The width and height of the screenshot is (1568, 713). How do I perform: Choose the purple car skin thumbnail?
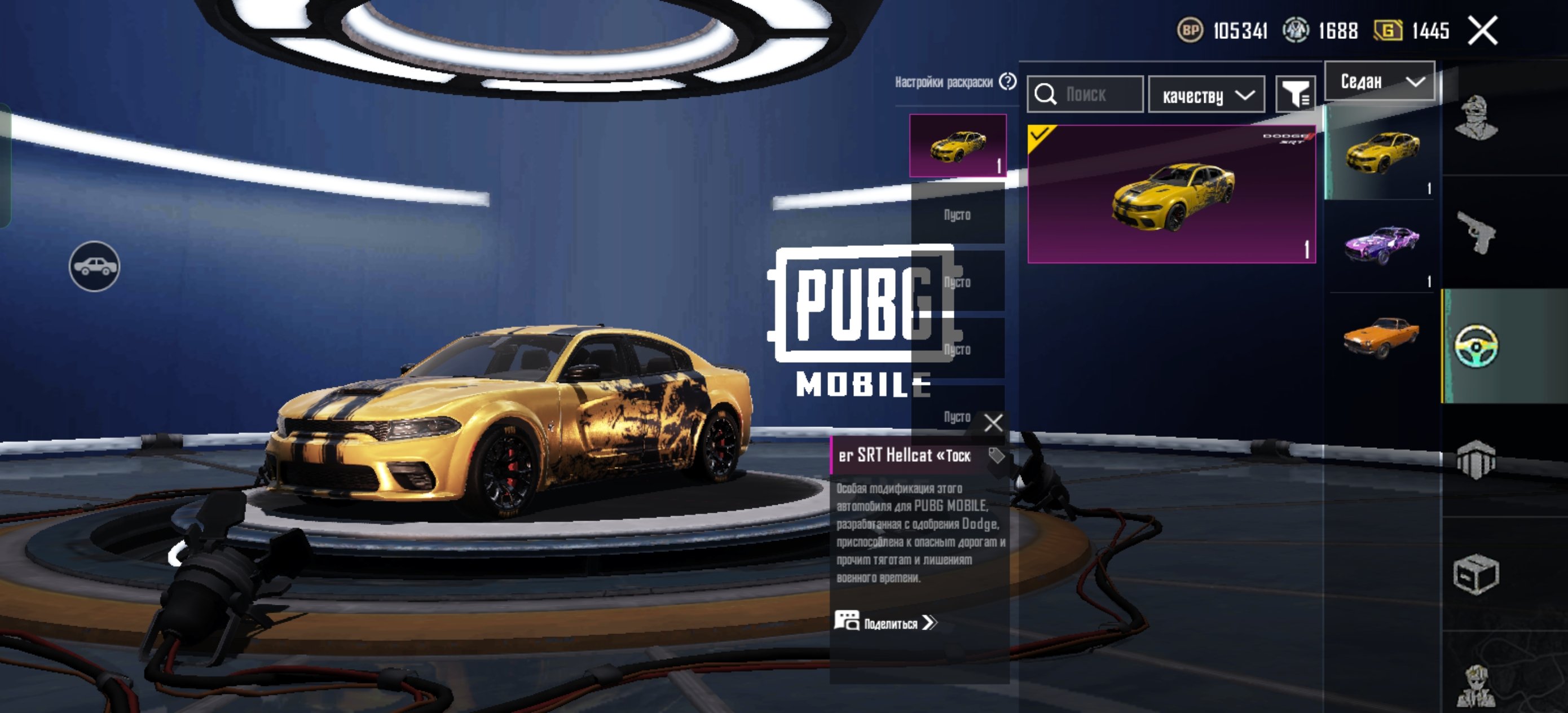tap(1381, 245)
